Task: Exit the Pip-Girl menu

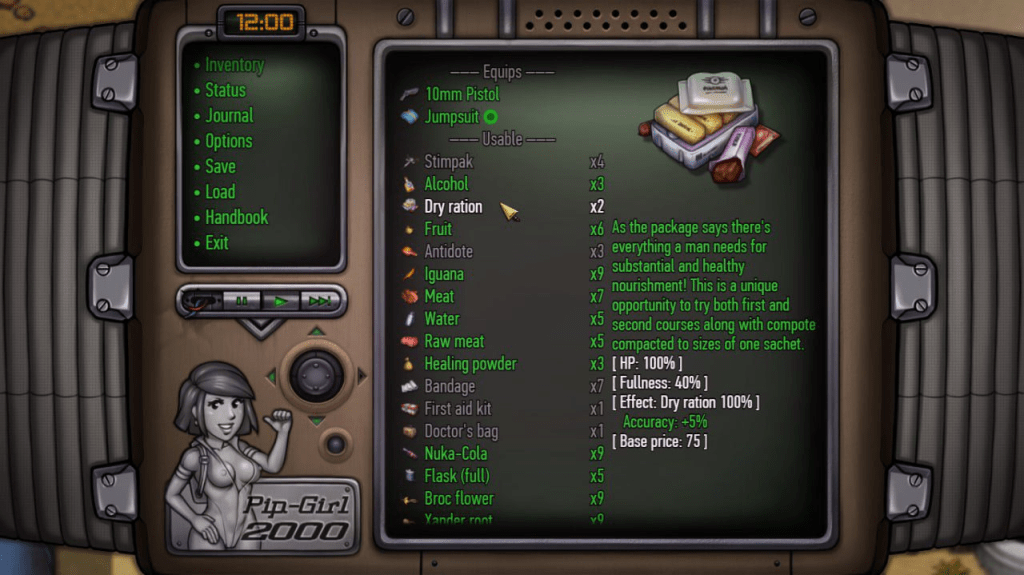Action: click(x=217, y=243)
